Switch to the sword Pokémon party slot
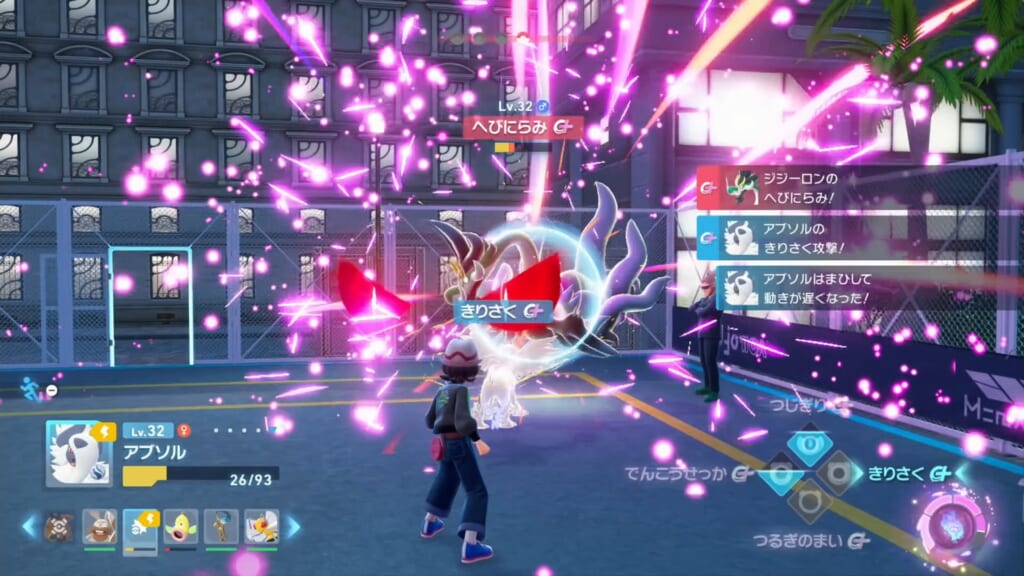The height and width of the screenshot is (576, 1024). 221,527
